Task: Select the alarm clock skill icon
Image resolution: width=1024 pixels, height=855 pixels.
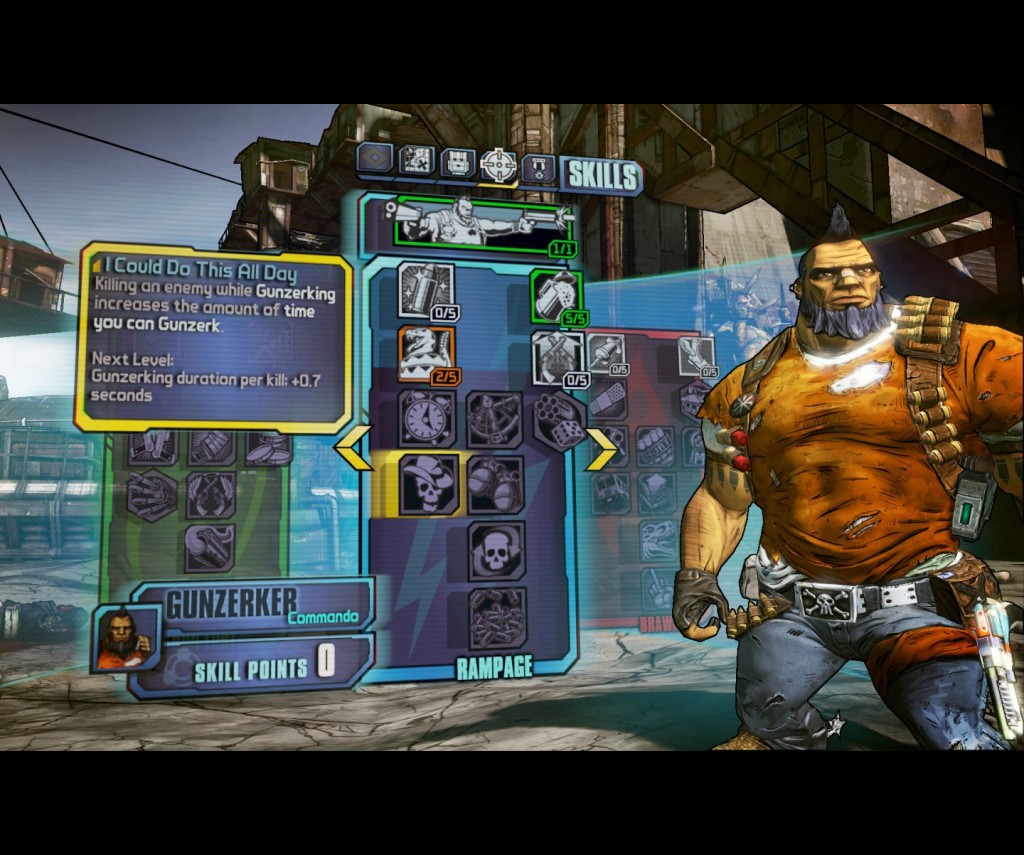Action: [x=427, y=418]
